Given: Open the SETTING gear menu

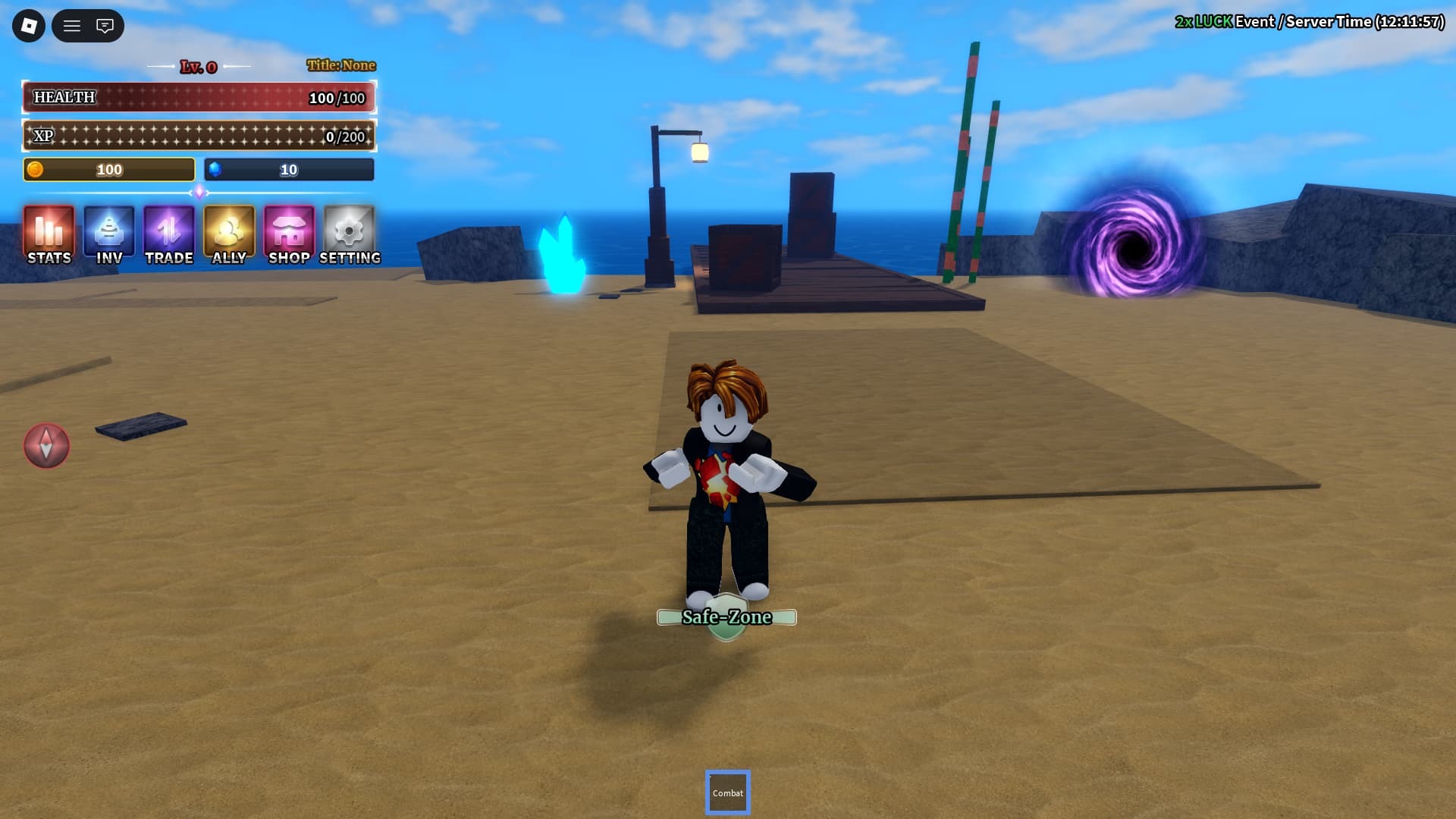Looking at the screenshot, I should (x=350, y=235).
